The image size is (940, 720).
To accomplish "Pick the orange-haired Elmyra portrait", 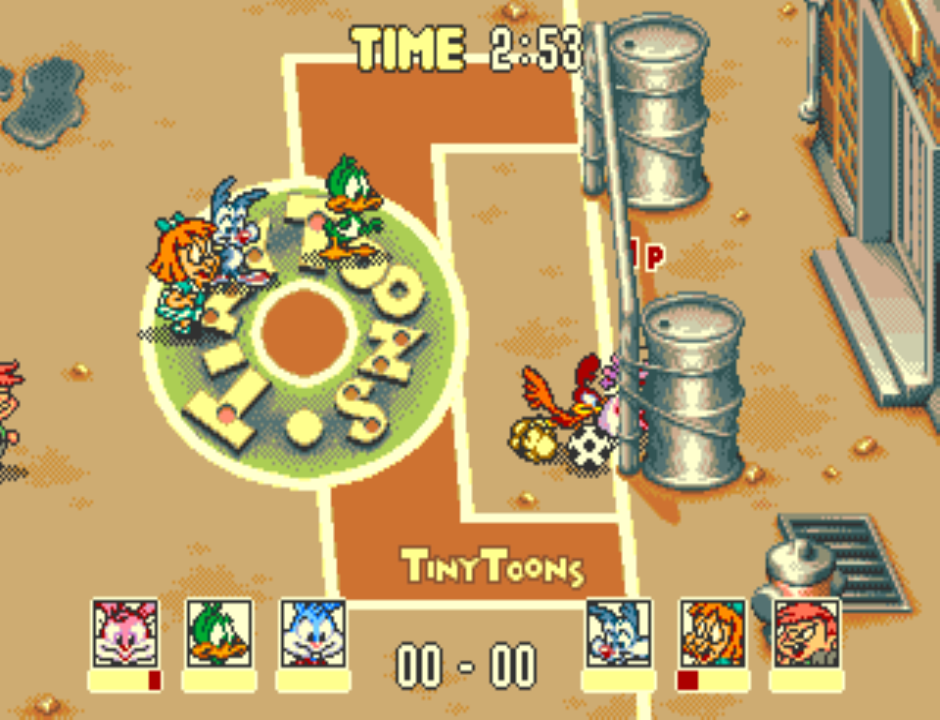I will click(712, 633).
